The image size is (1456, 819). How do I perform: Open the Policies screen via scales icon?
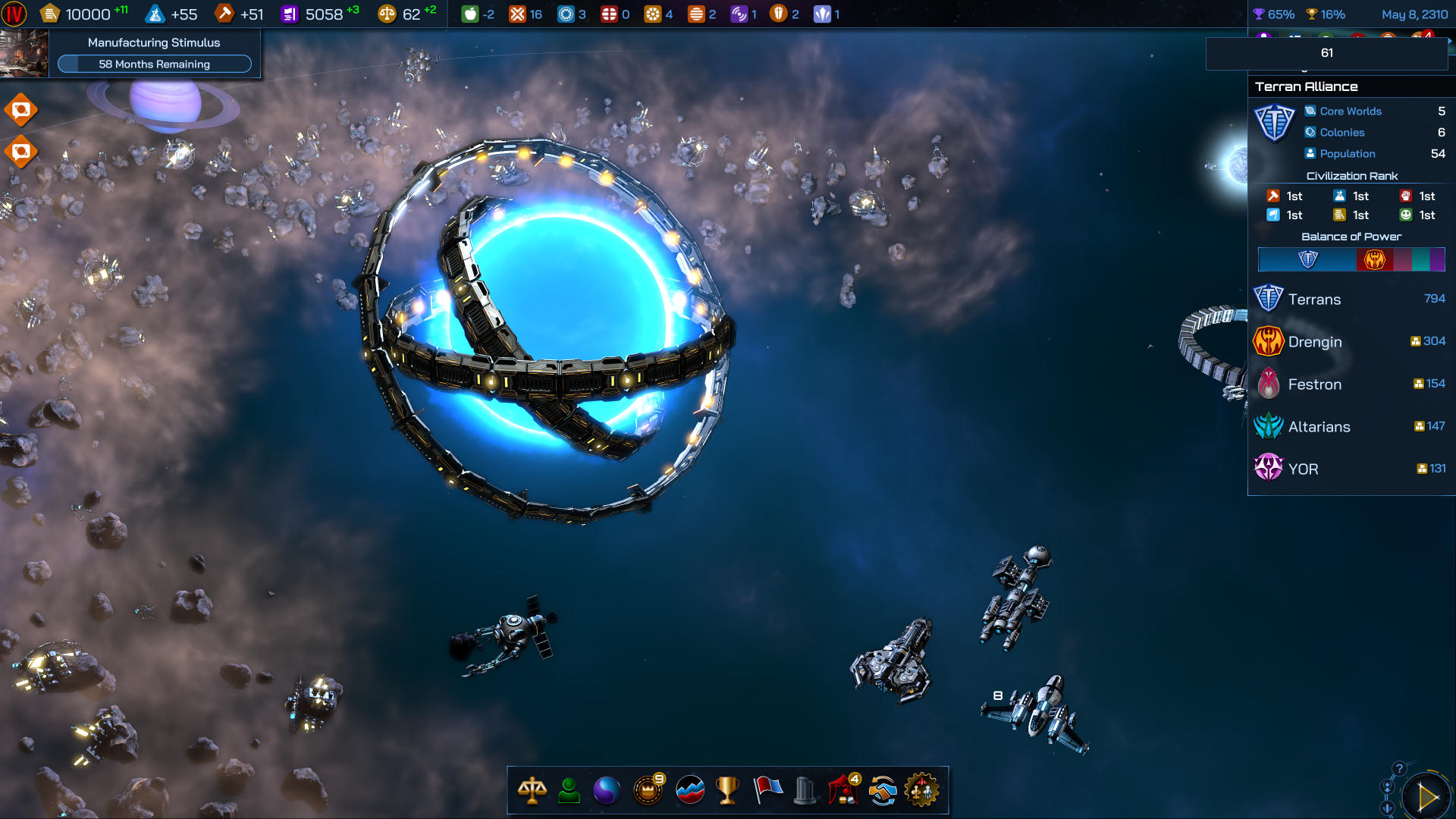click(534, 789)
